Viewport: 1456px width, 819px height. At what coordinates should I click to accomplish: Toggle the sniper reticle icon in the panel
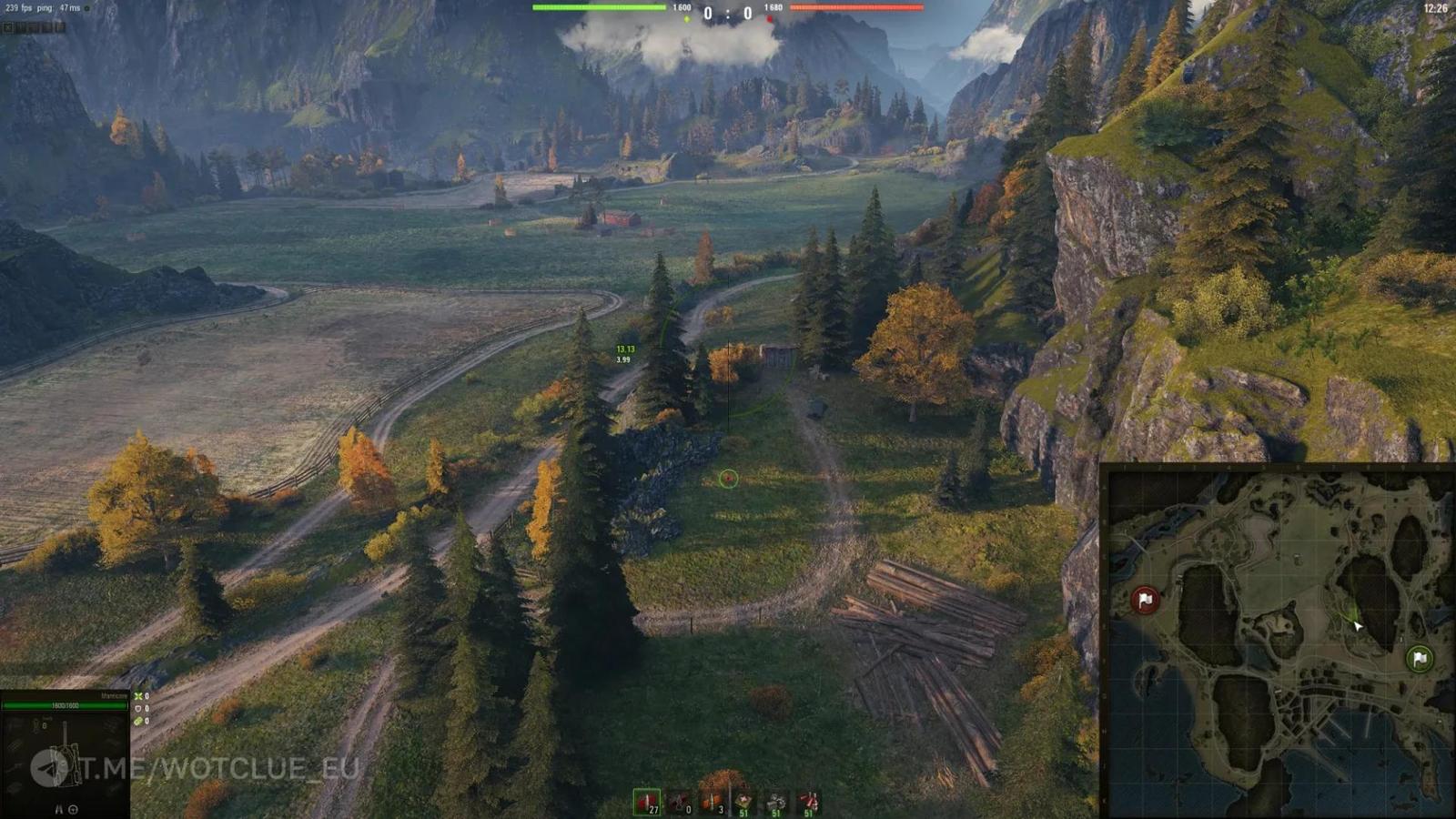(x=74, y=809)
